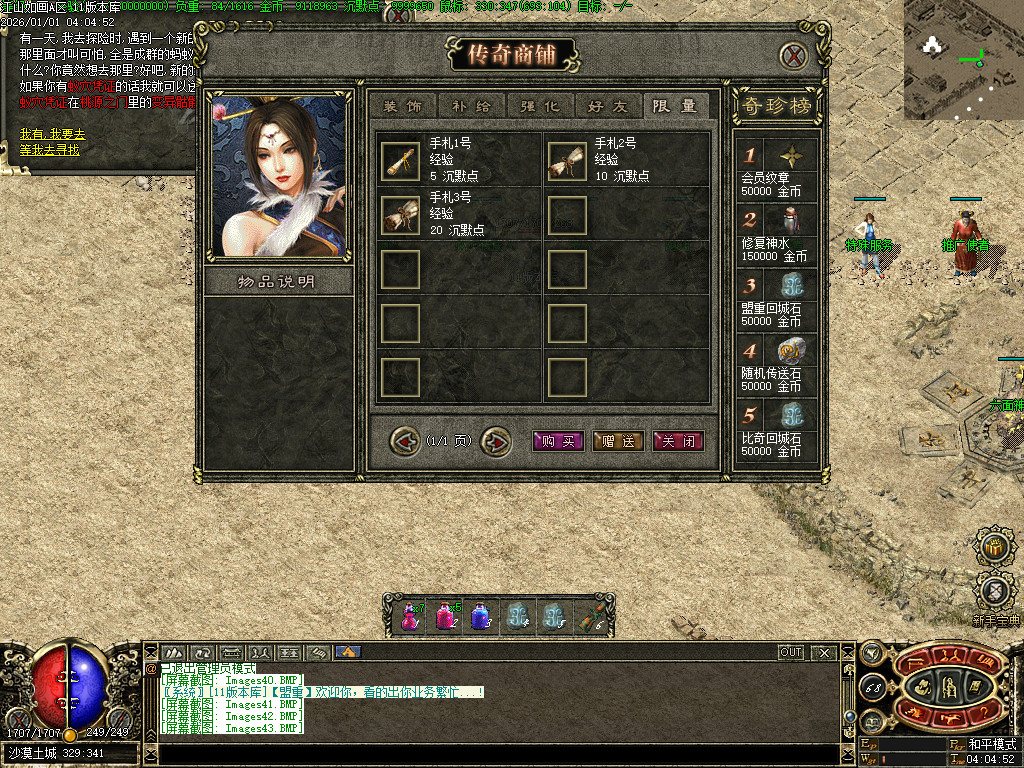Pick the 手札3号 item for 20 points
Viewport: 1024px width, 768px height.
(x=400, y=215)
